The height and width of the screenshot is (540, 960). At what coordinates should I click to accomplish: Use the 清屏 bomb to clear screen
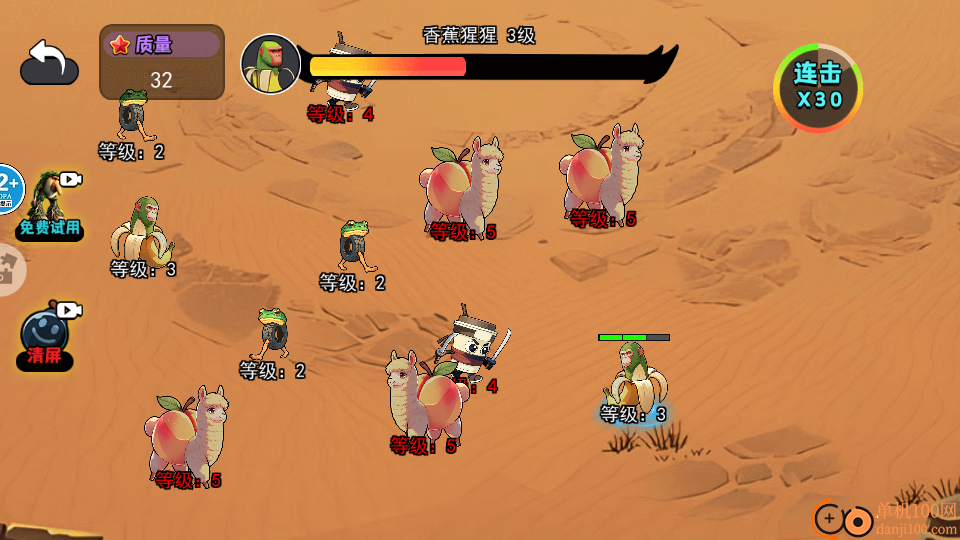45,335
